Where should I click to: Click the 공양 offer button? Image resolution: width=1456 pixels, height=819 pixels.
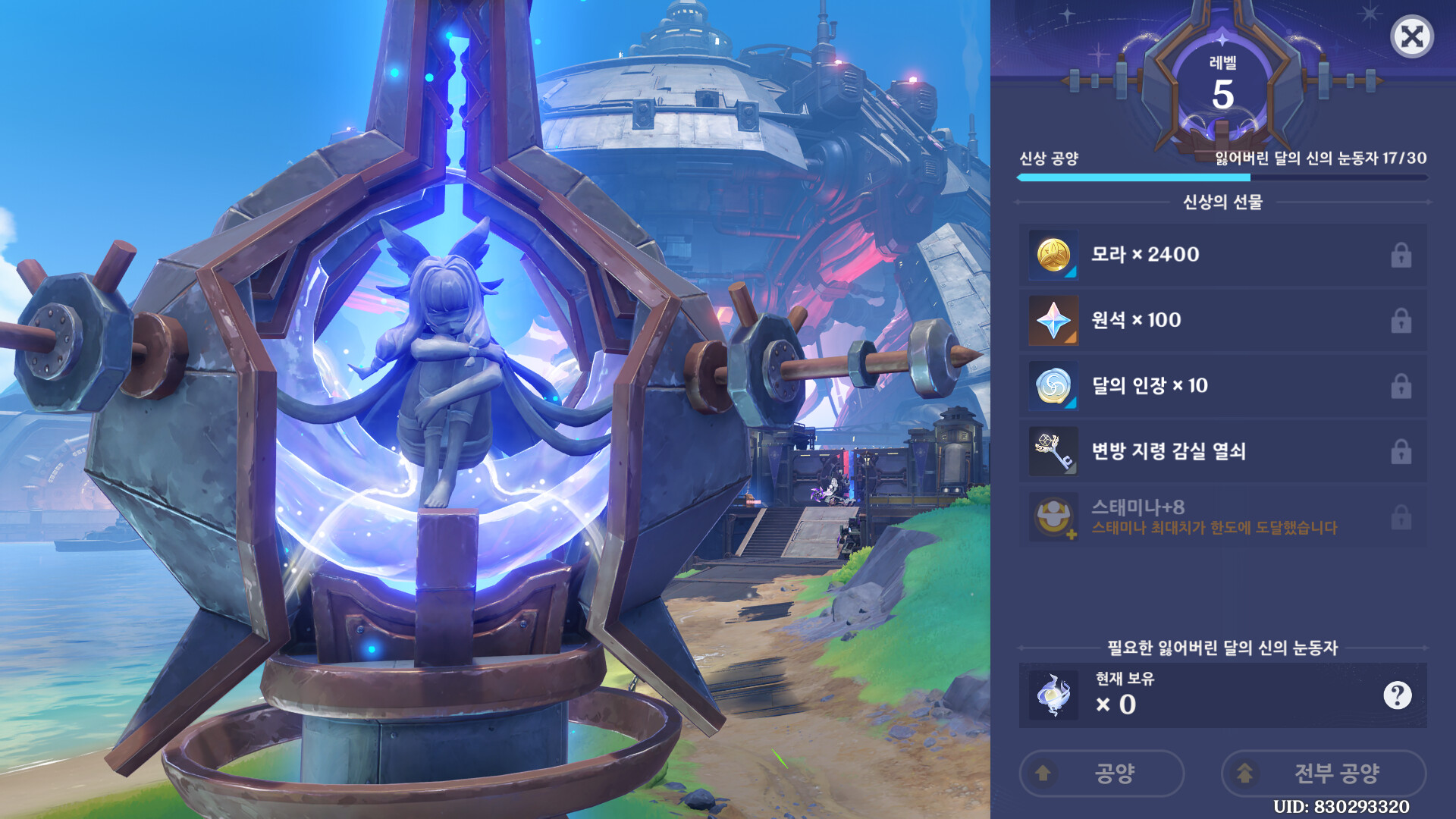coord(1101,773)
